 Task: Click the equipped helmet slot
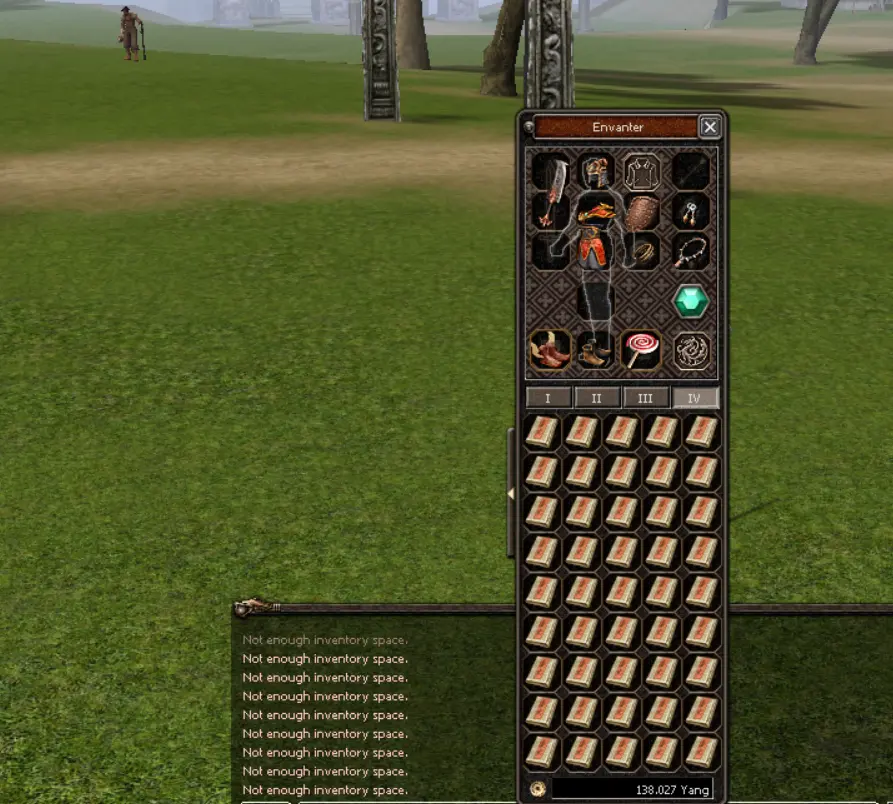596,172
